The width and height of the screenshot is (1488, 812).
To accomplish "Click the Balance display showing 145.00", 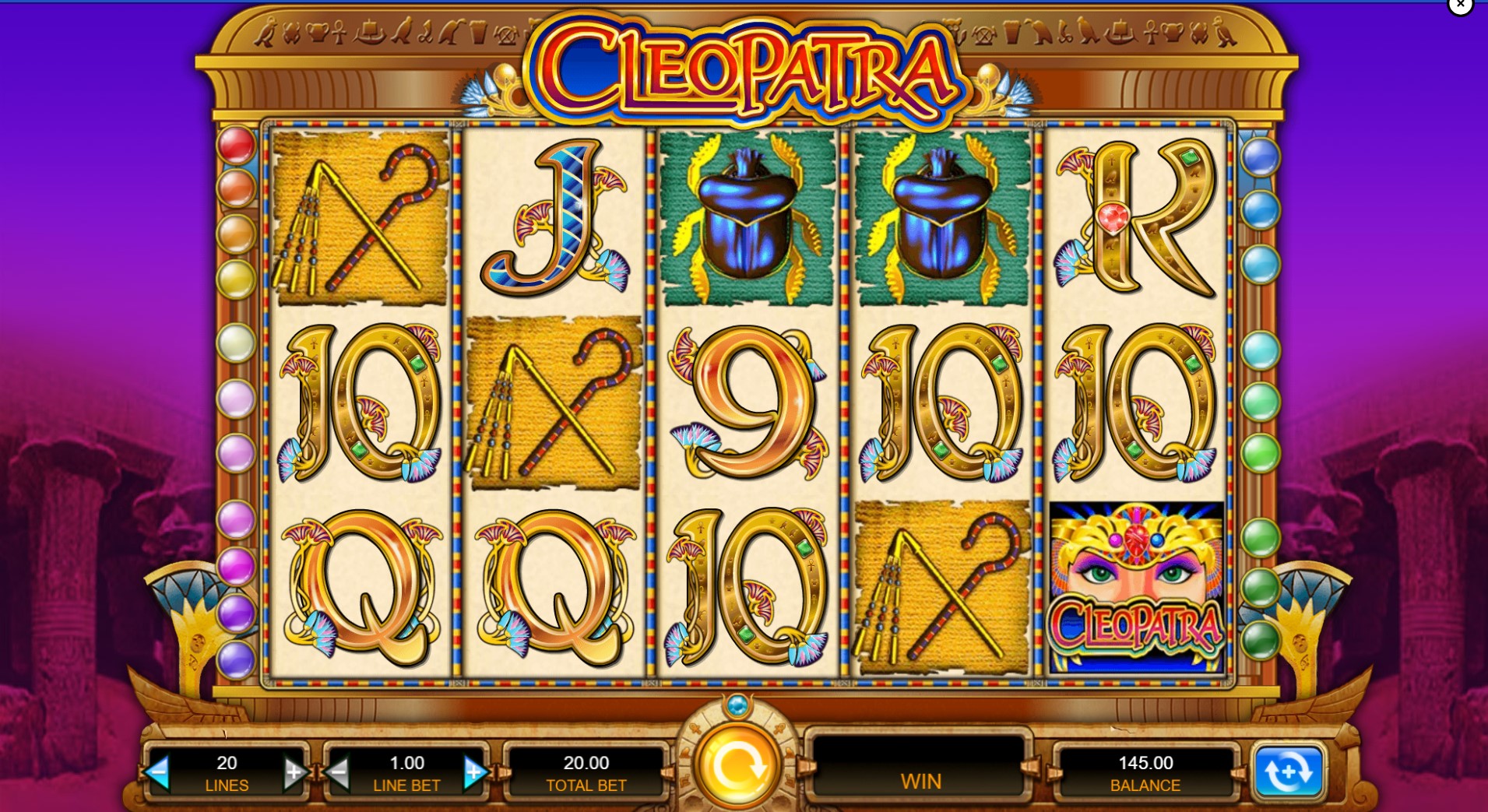I will pyautogui.click(x=1145, y=769).
